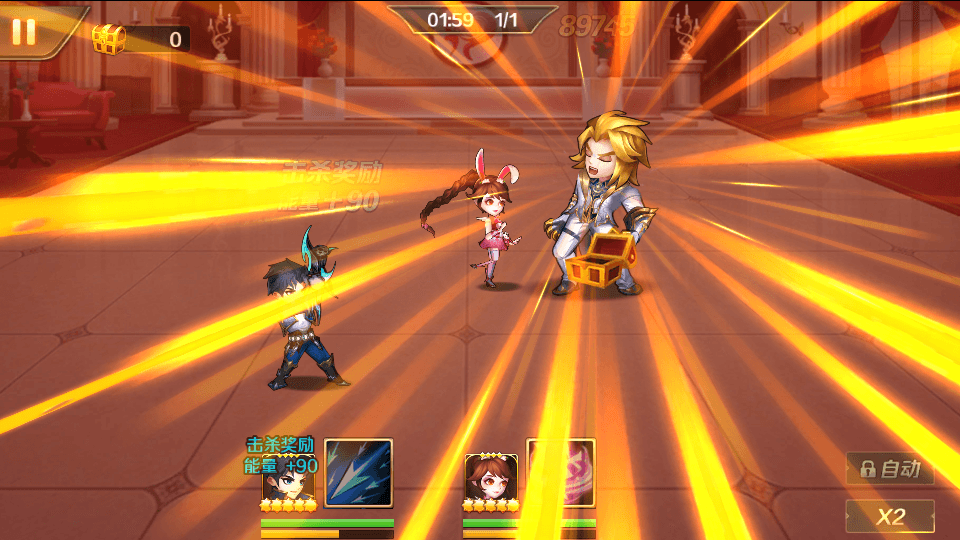Toggle the 自动 auto-battle button

[x=890, y=468]
